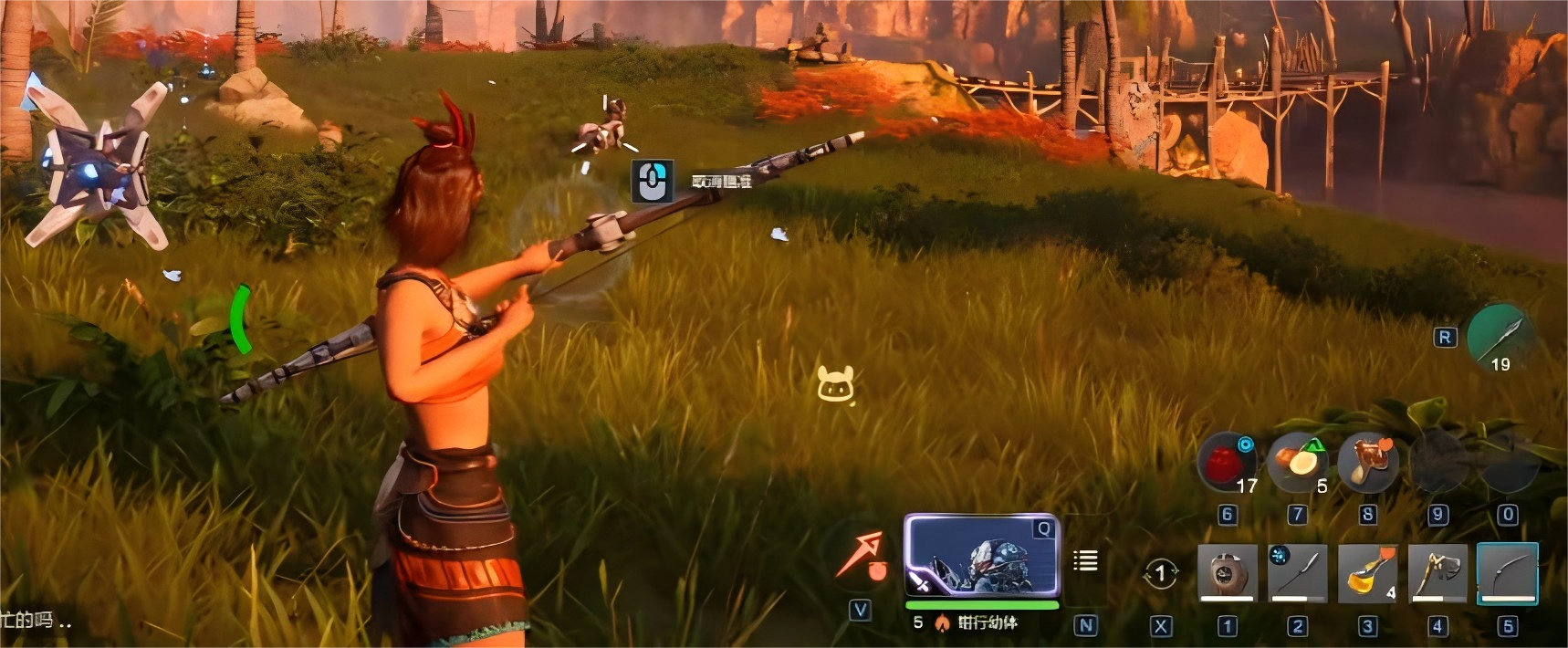Image resolution: width=1568 pixels, height=648 pixels.
Task: Choose the round mask item slot
Action: 1227,573
